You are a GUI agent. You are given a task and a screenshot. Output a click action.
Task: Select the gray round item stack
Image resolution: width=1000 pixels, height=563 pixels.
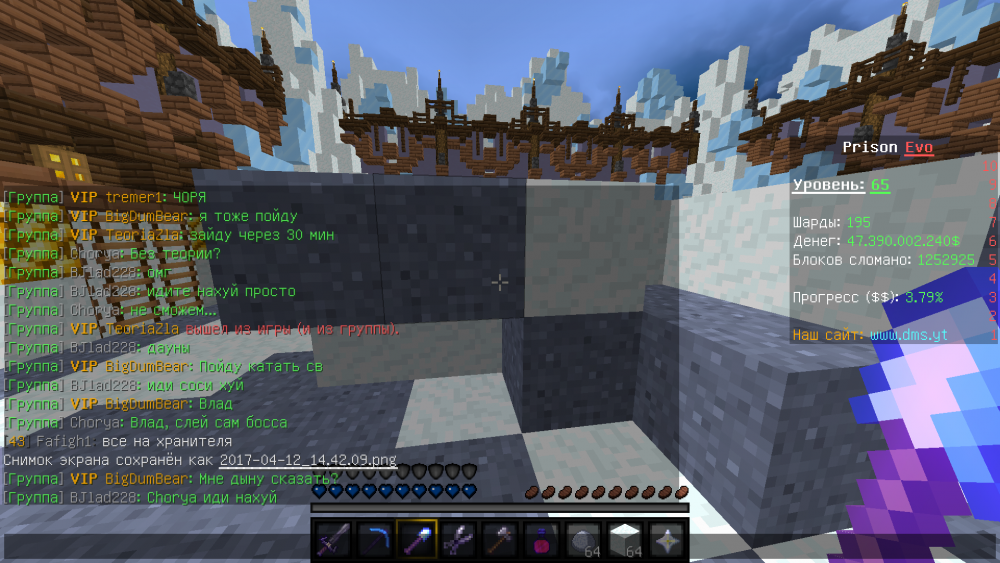pos(583,541)
